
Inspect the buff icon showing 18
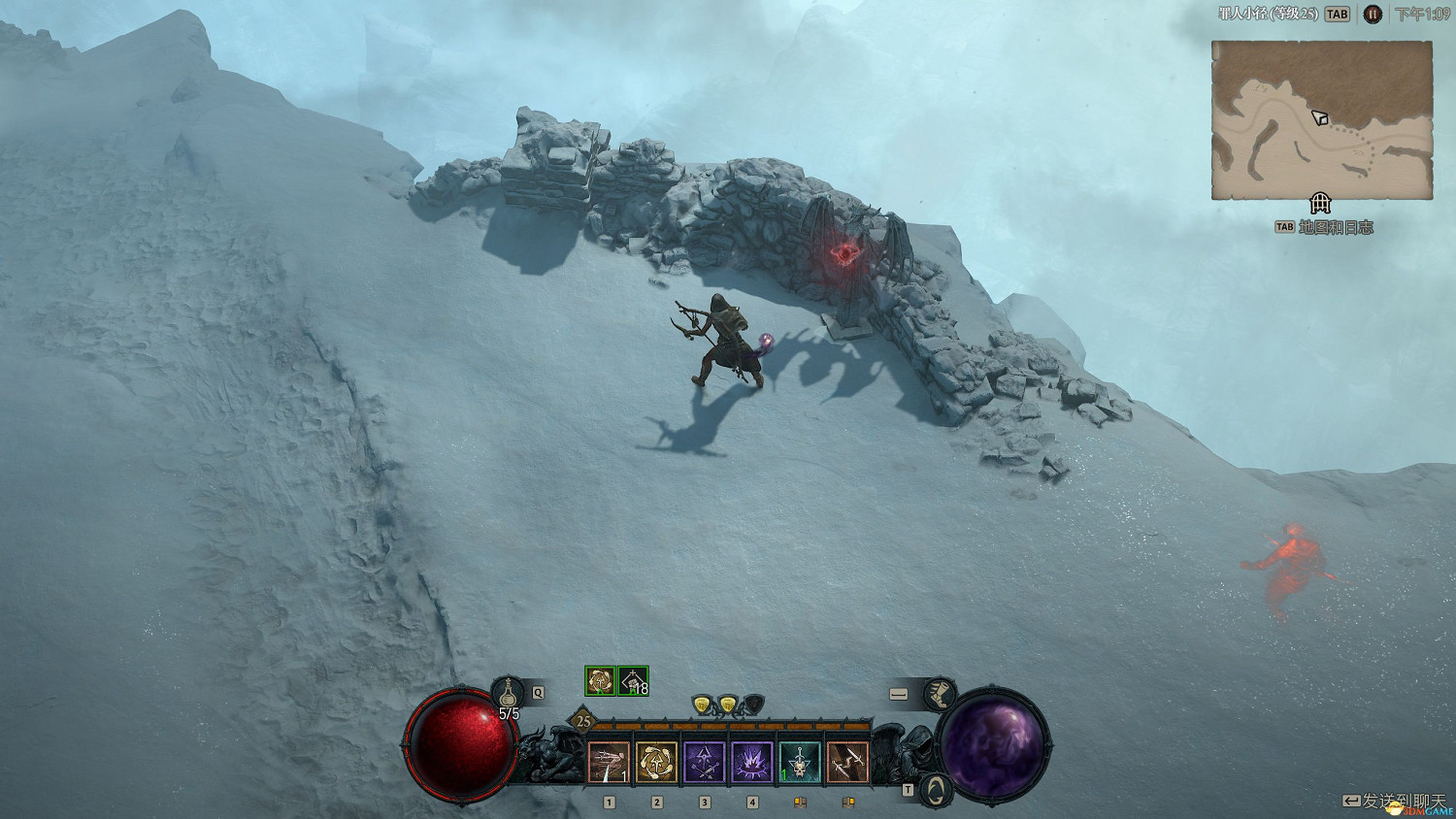(x=633, y=681)
